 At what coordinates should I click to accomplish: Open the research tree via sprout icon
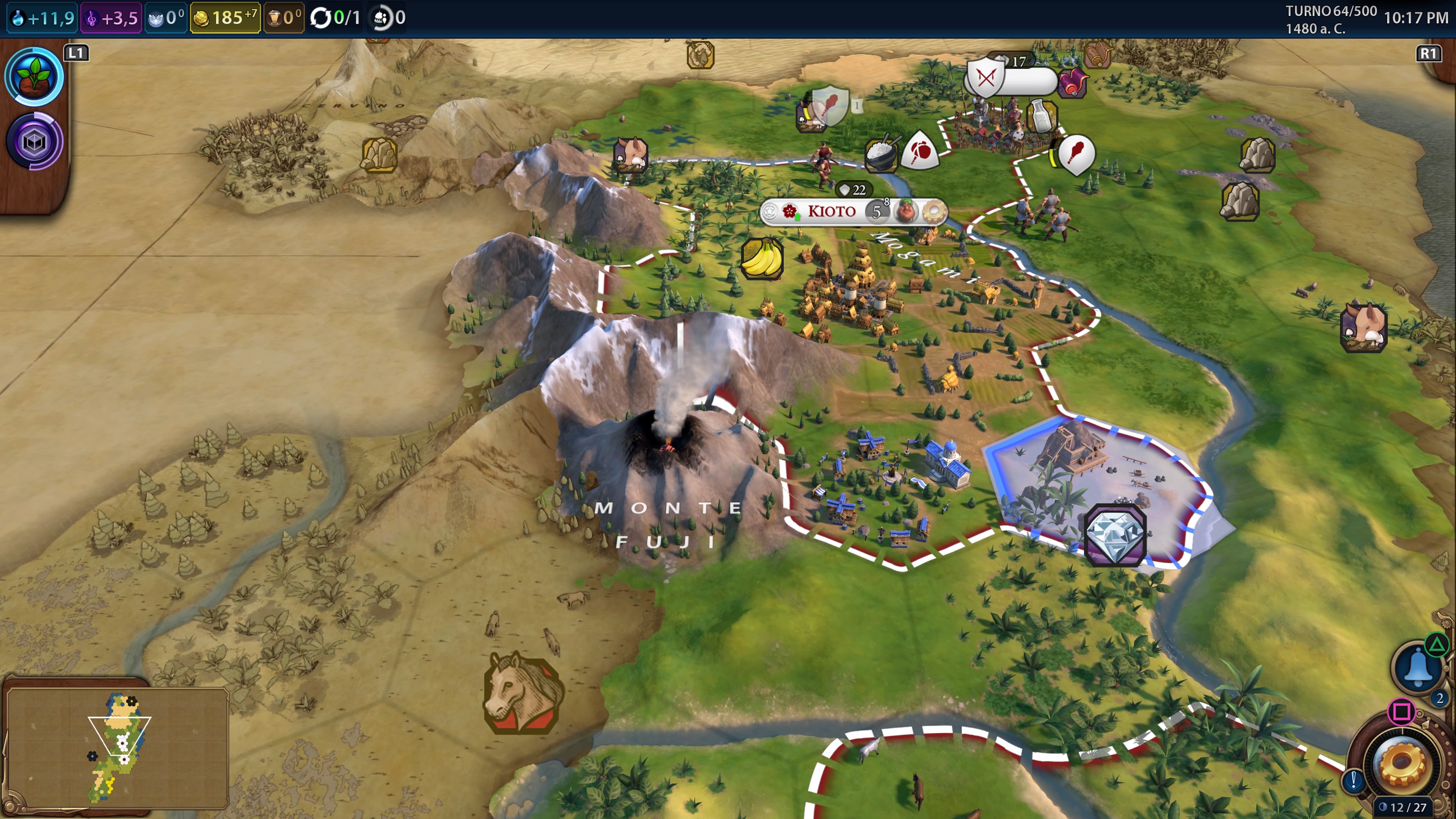coord(35,77)
